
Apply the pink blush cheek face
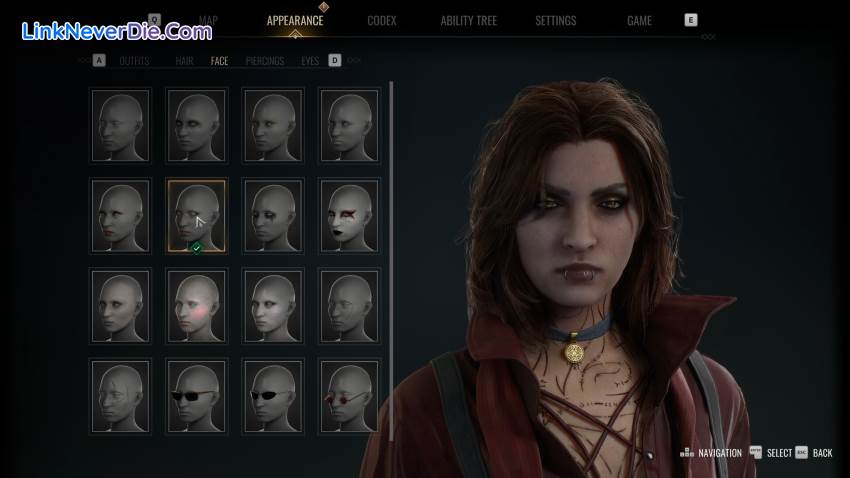[x=196, y=306]
